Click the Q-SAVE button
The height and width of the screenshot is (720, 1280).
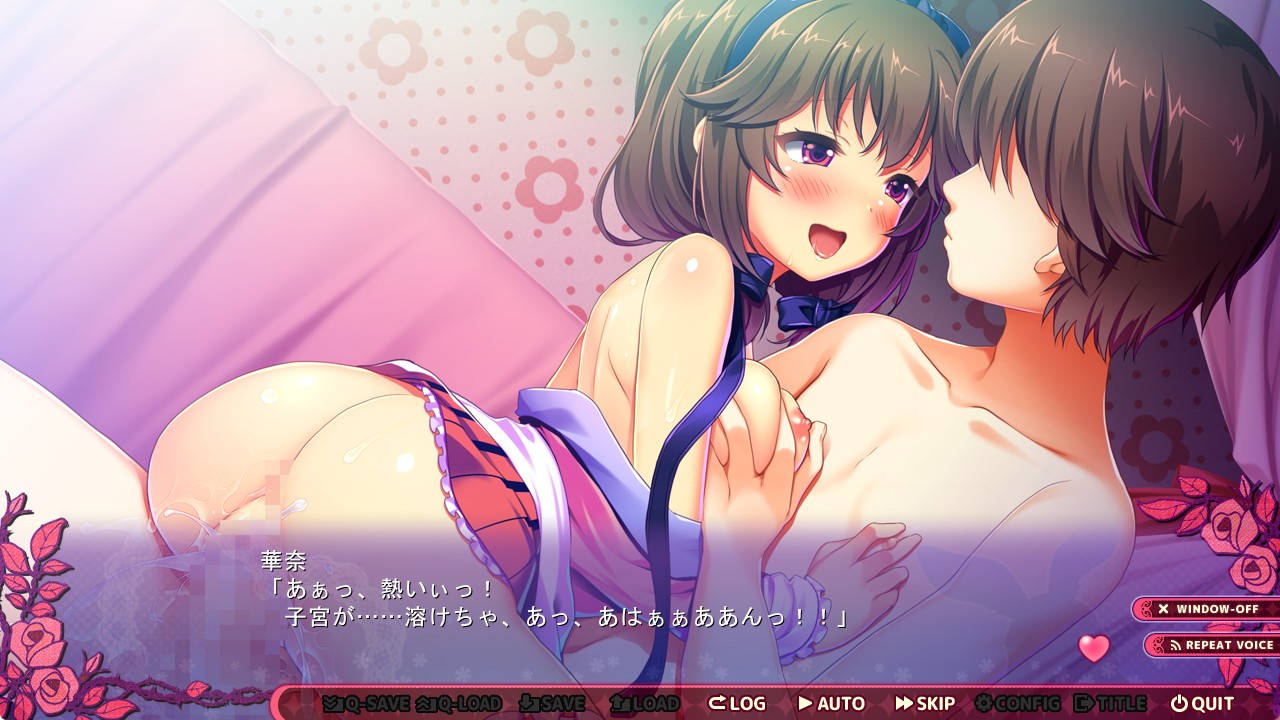coord(366,703)
